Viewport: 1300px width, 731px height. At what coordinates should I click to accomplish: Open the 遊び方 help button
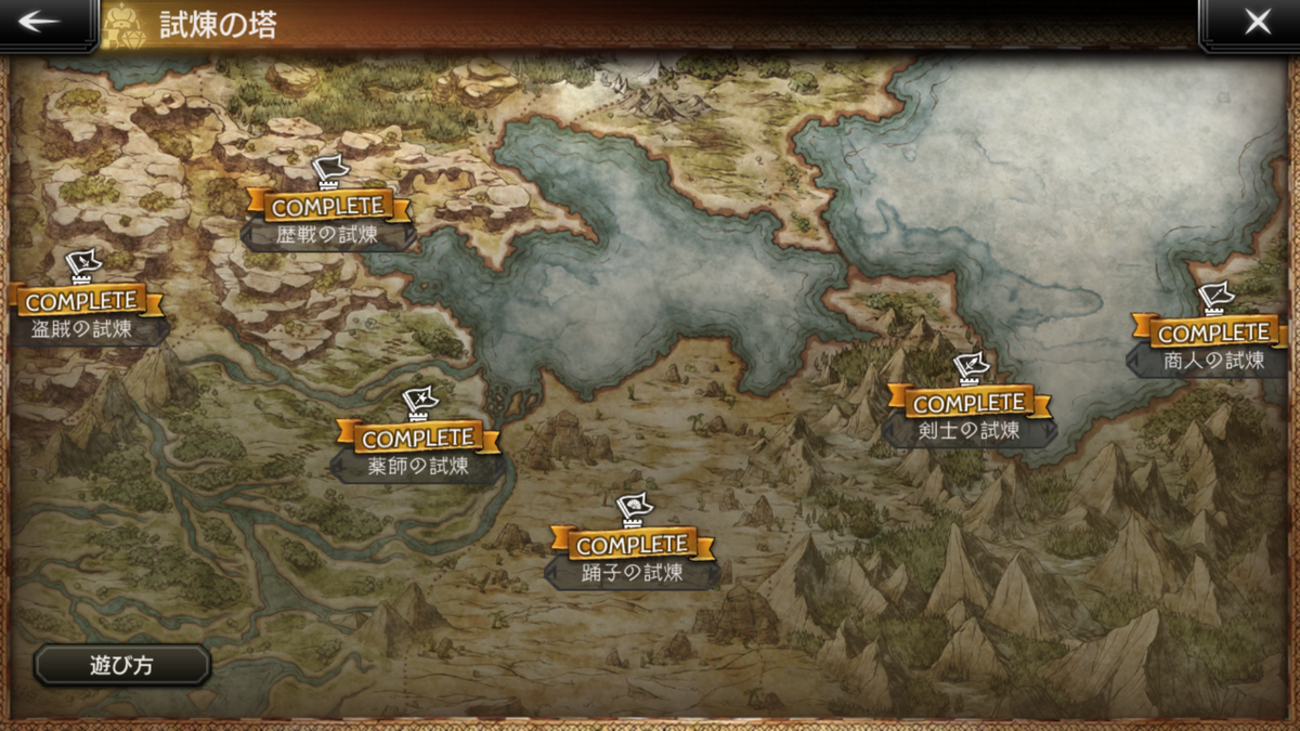point(122,665)
